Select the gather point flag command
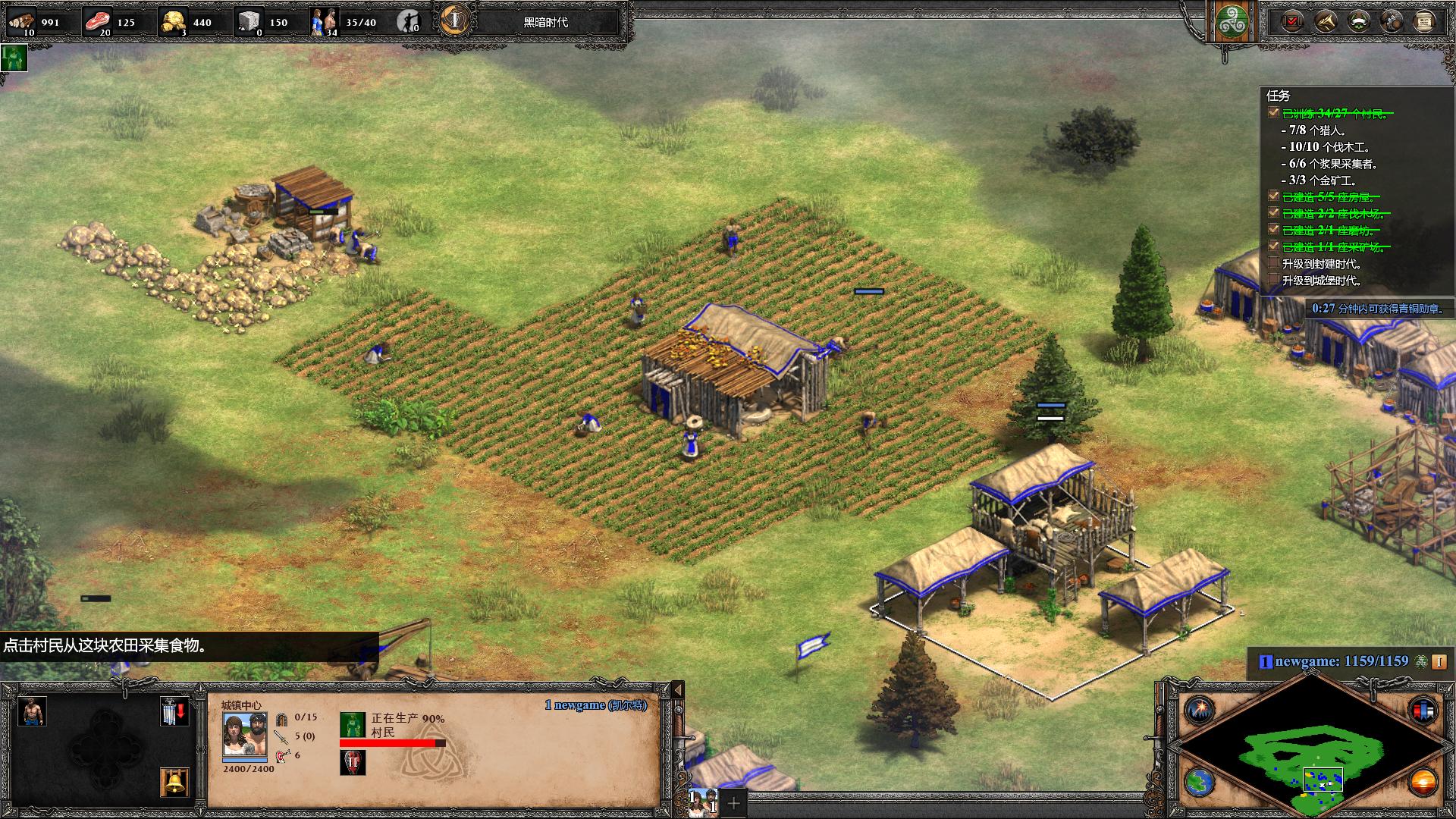 pyautogui.click(x=174, y=711)
